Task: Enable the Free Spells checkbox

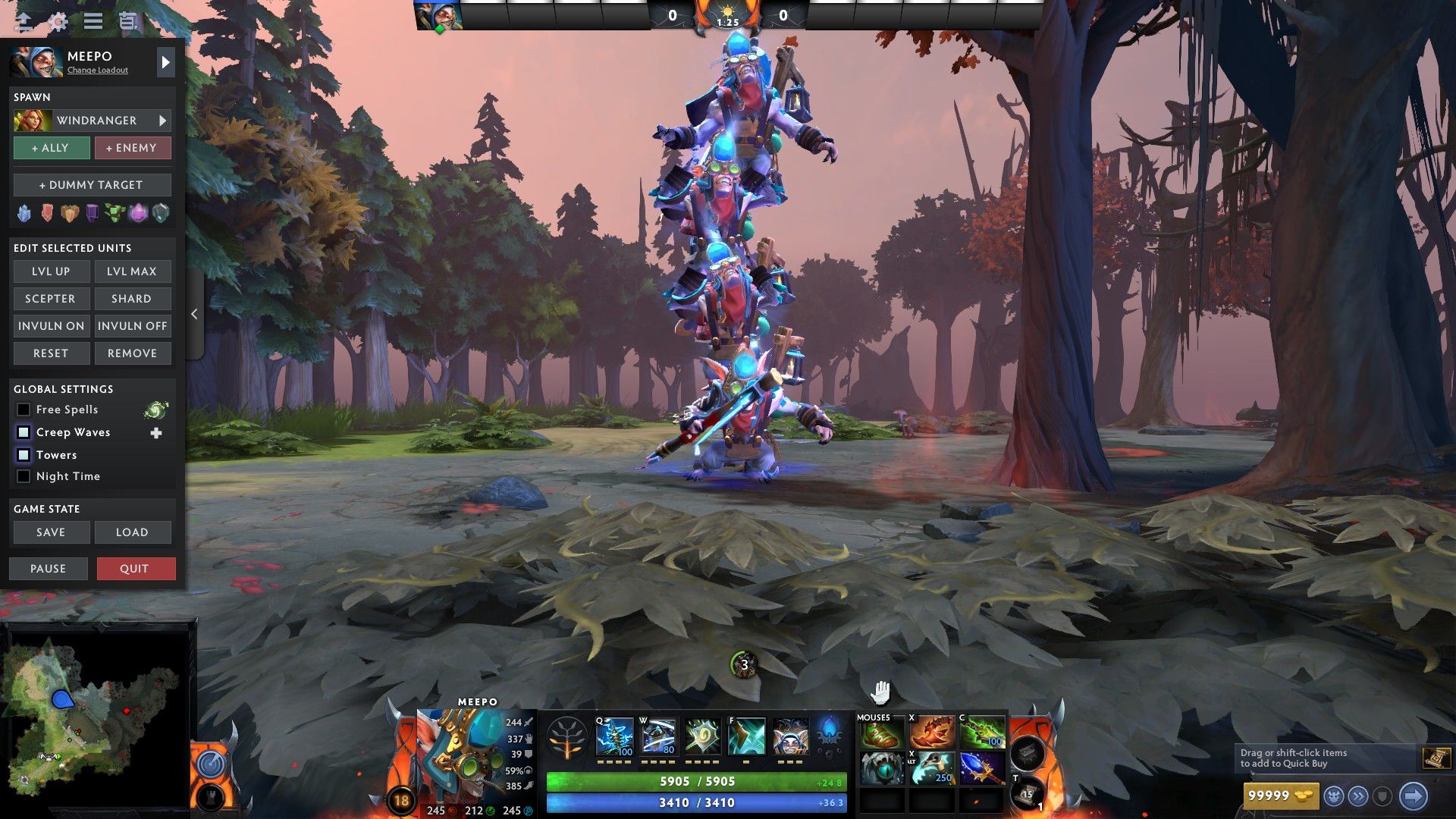Action: 24,409
